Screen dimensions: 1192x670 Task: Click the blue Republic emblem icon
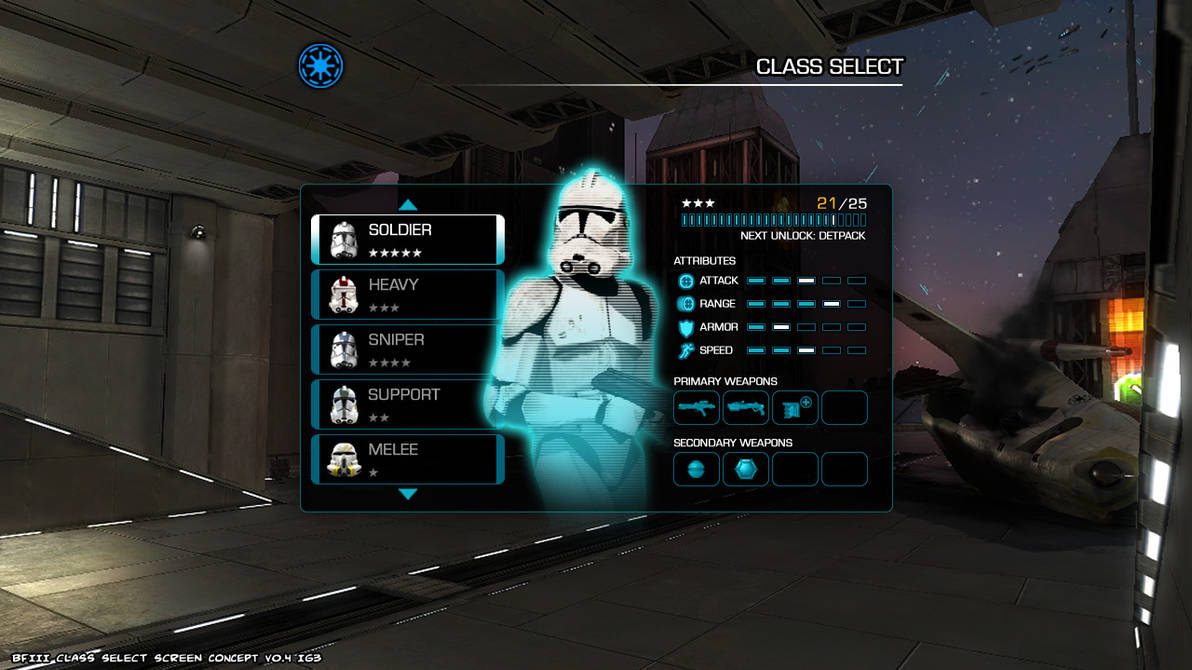(321, 66)
